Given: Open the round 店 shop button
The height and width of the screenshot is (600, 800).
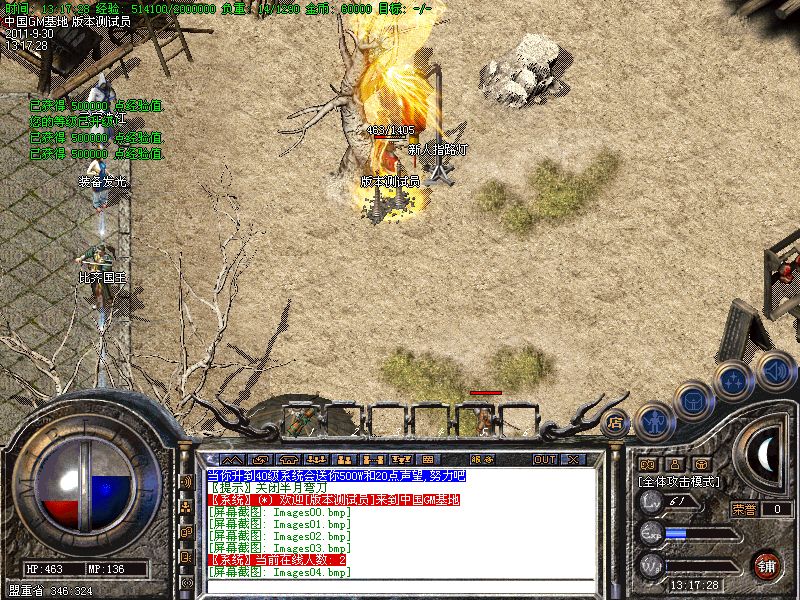Looking at the screenshot, I should (x=614, y=421).
